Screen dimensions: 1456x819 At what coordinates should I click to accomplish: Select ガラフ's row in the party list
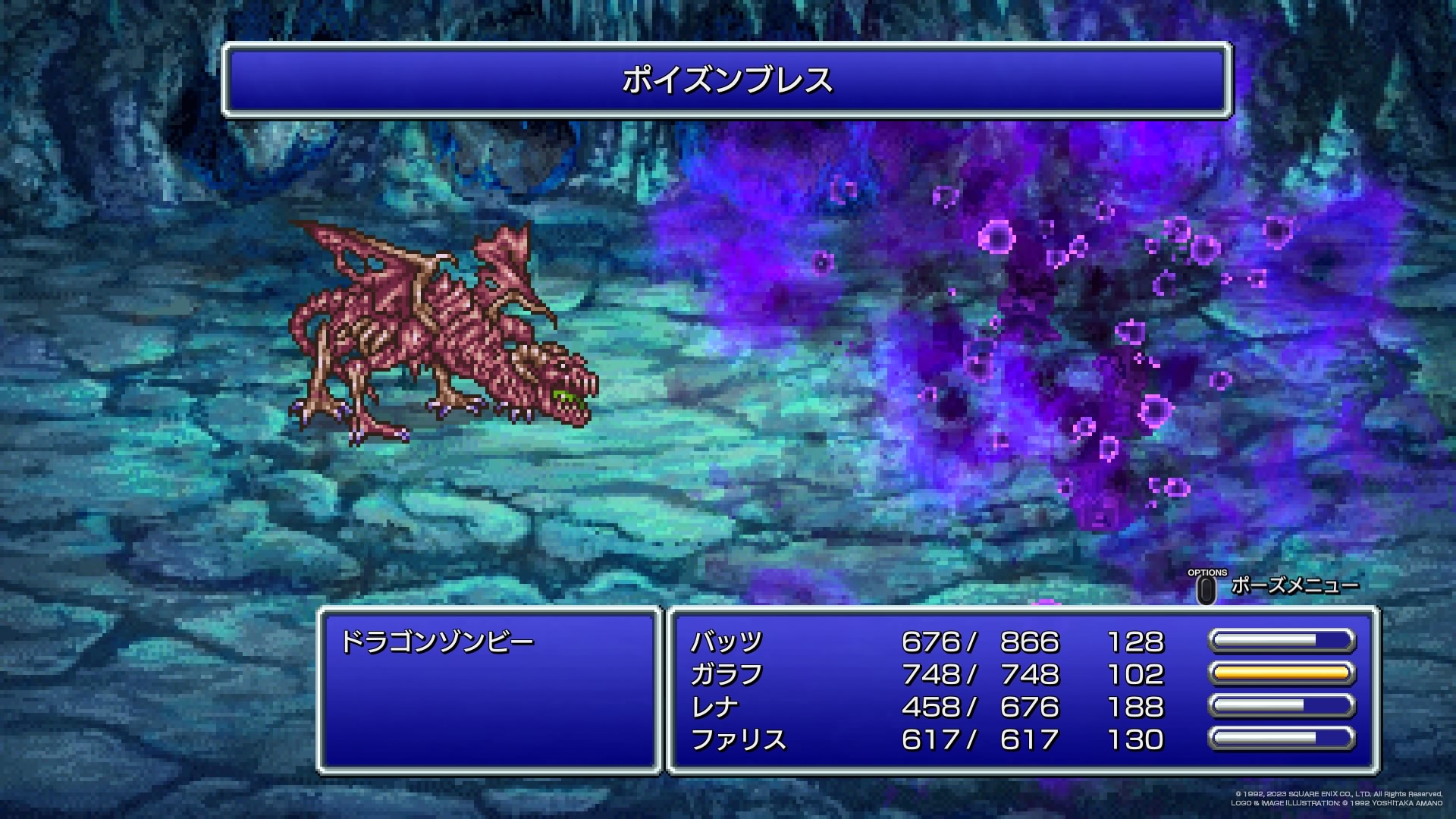(x=726, y=675)
